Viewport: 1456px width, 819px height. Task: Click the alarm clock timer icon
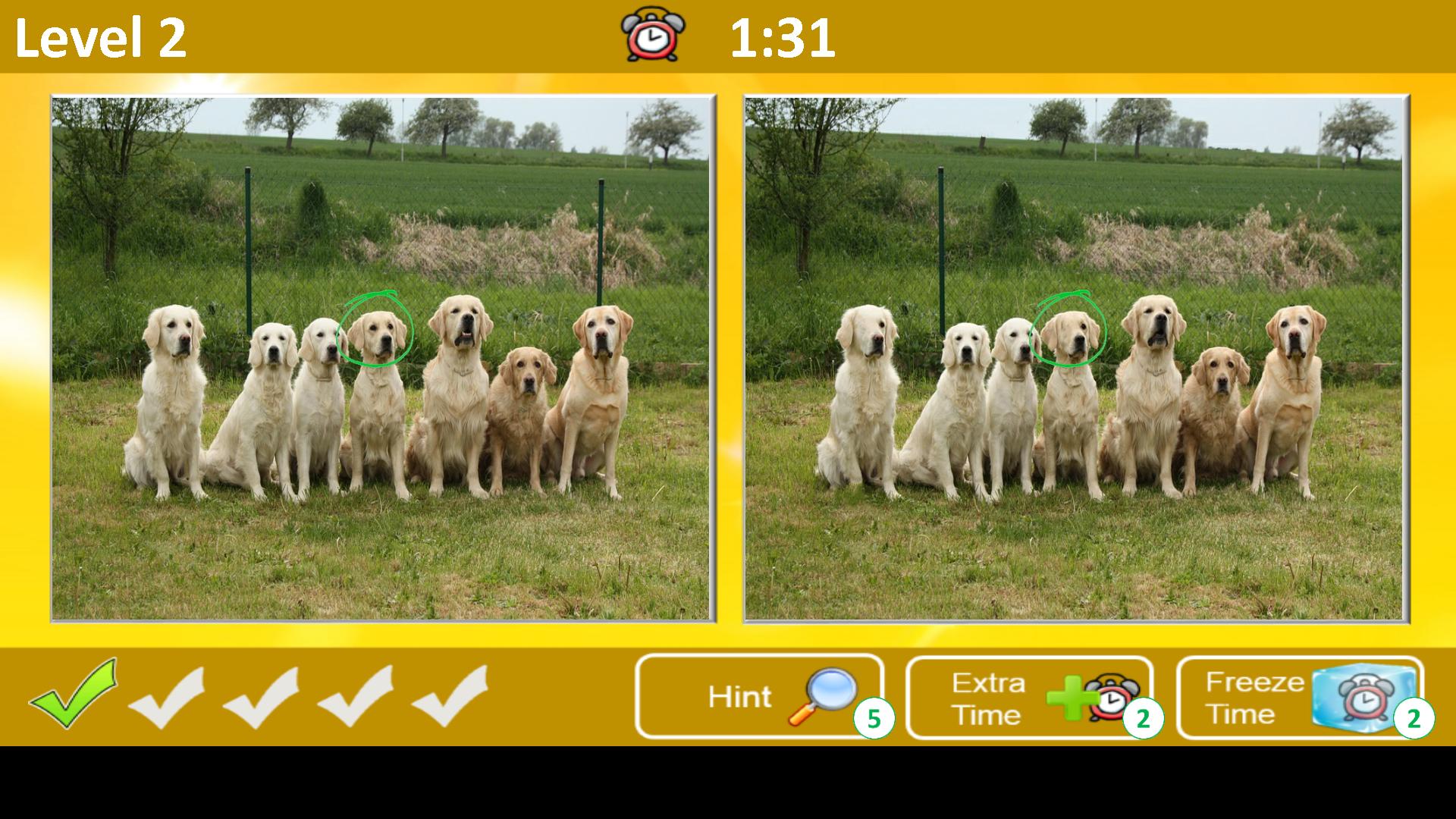[x=651, y=34]
